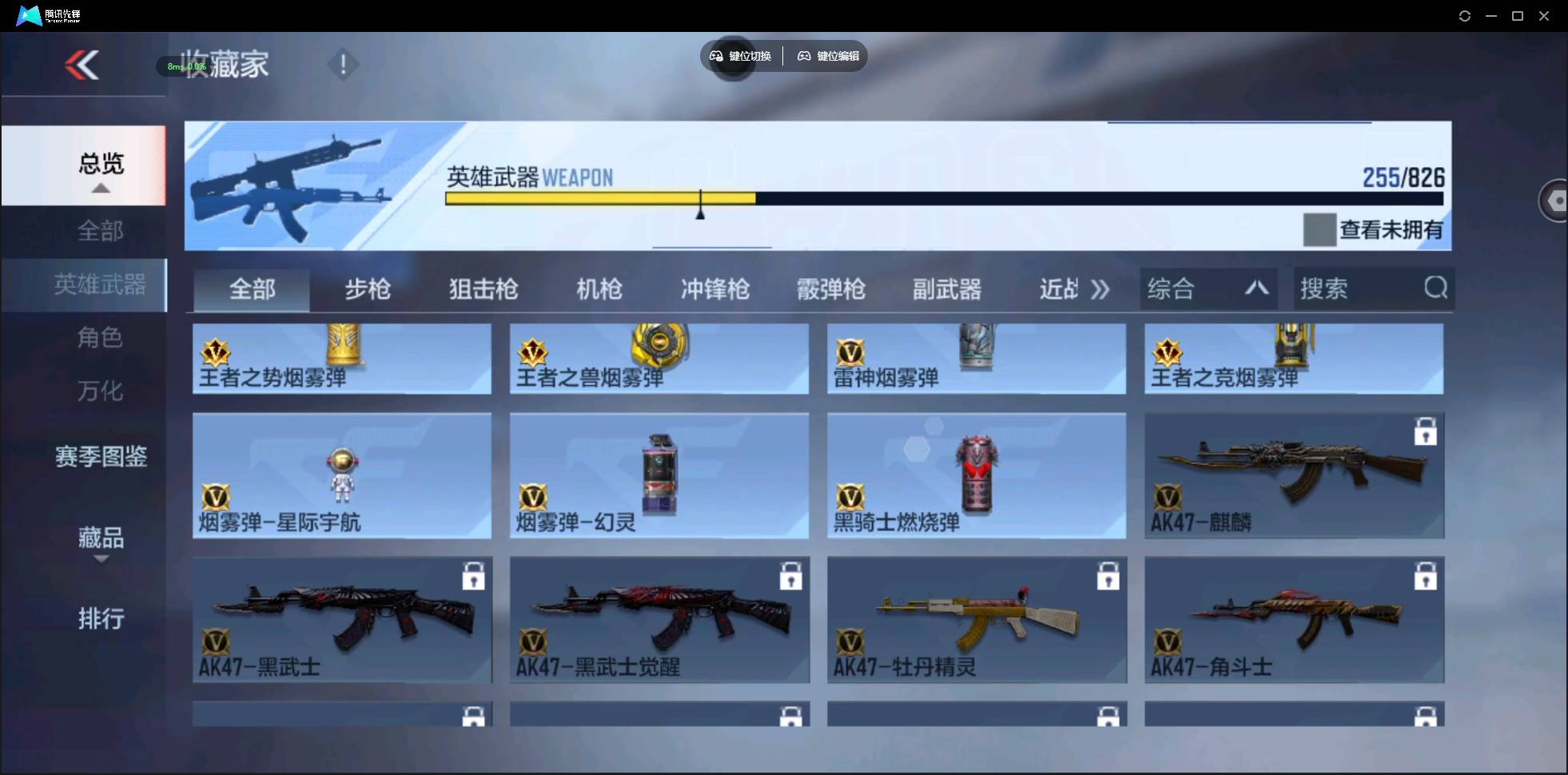1568x775 pixels.
Task: Click the back arrow to exit collection
Action: 82,65
